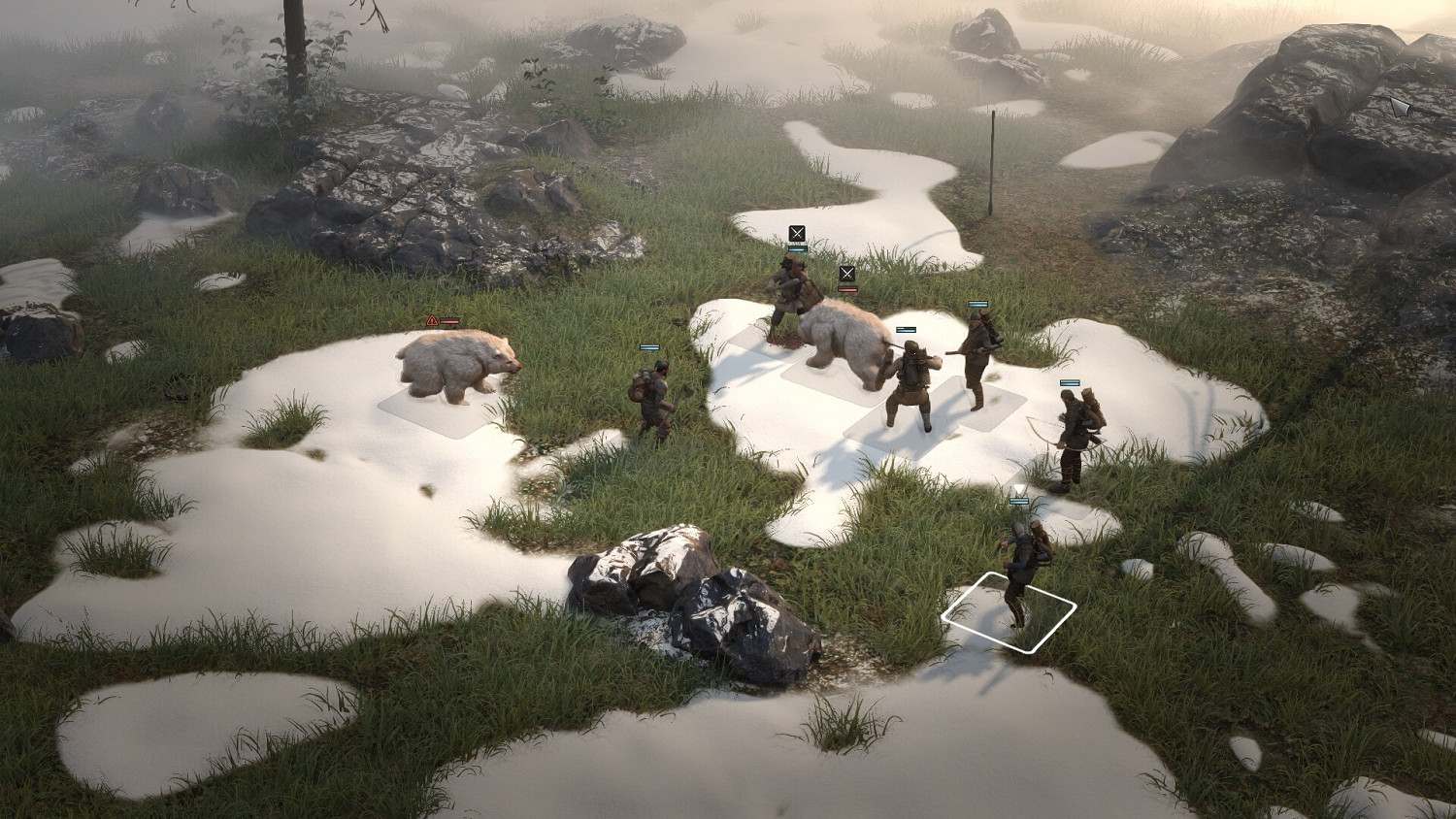Viewport: 1456px width, 819px height.
Task: Click the blue health bar over the axe fighter
Action: click(648, 346)
